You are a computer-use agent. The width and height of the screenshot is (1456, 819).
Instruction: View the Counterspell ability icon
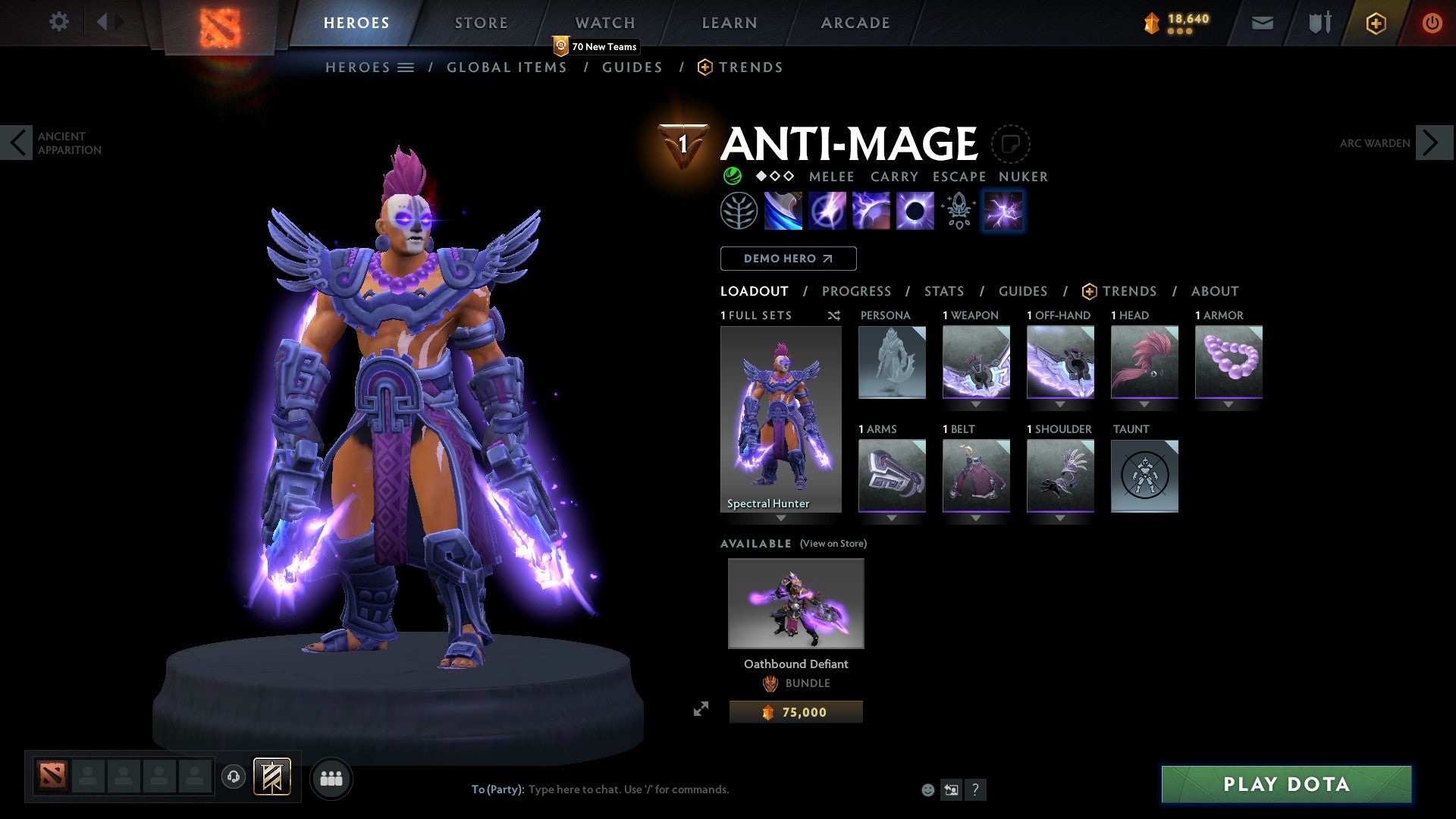[872, 210]
